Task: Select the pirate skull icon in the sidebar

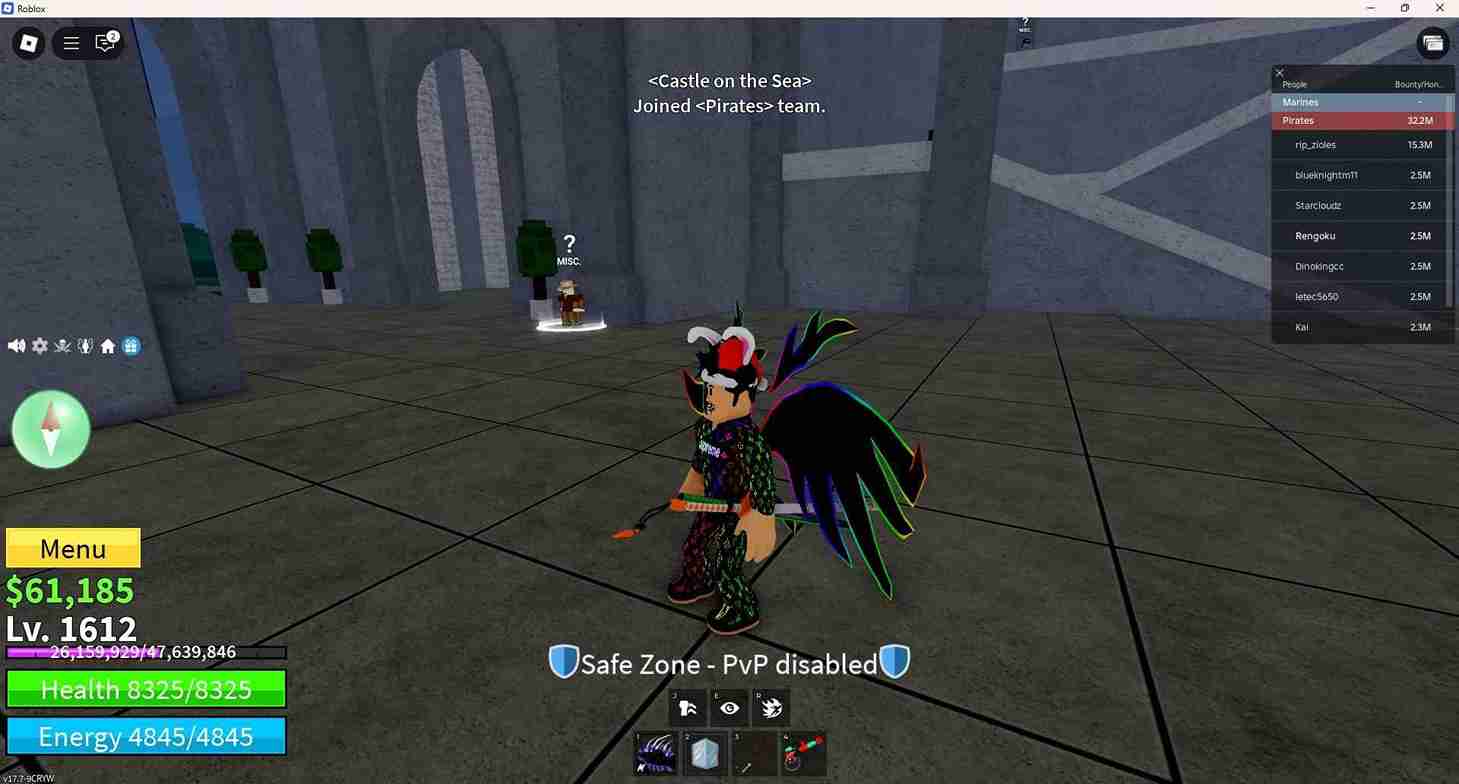Action: 62,345
